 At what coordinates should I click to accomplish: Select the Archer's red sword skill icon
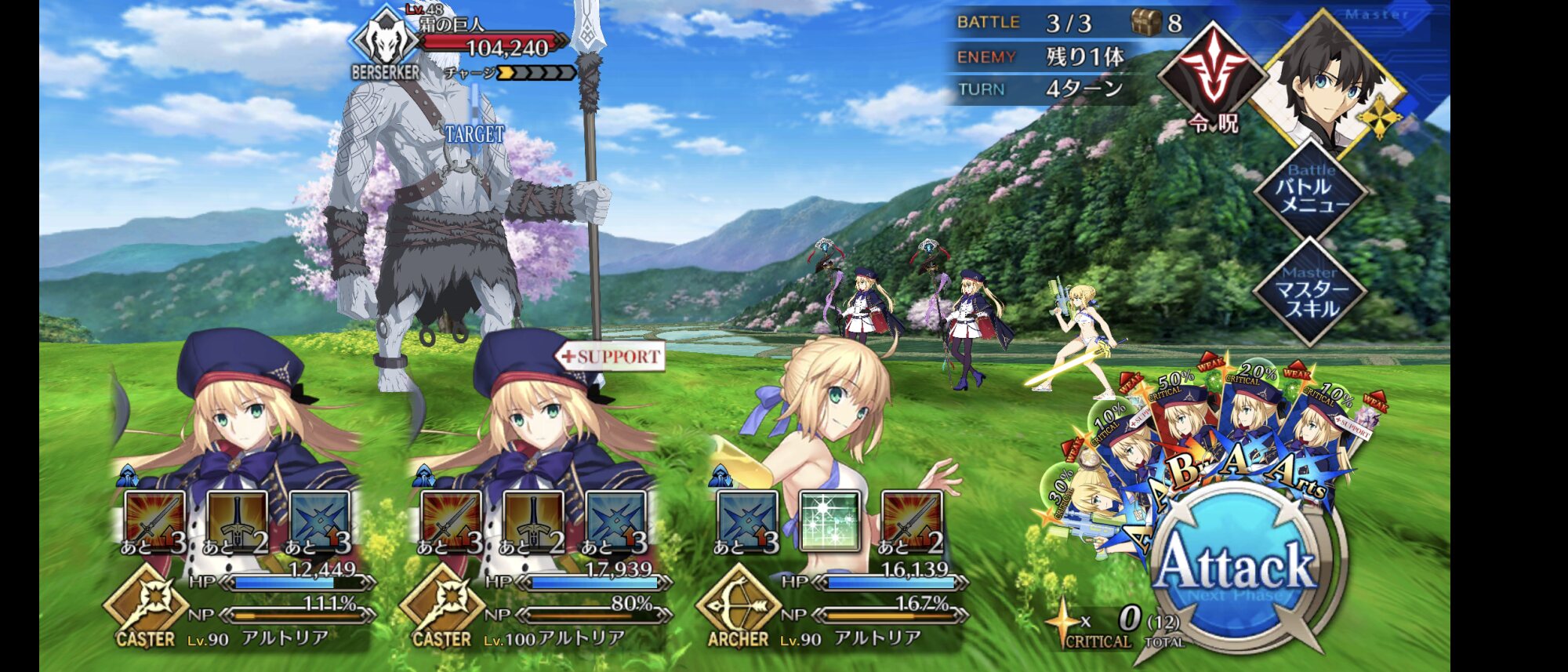911,521
